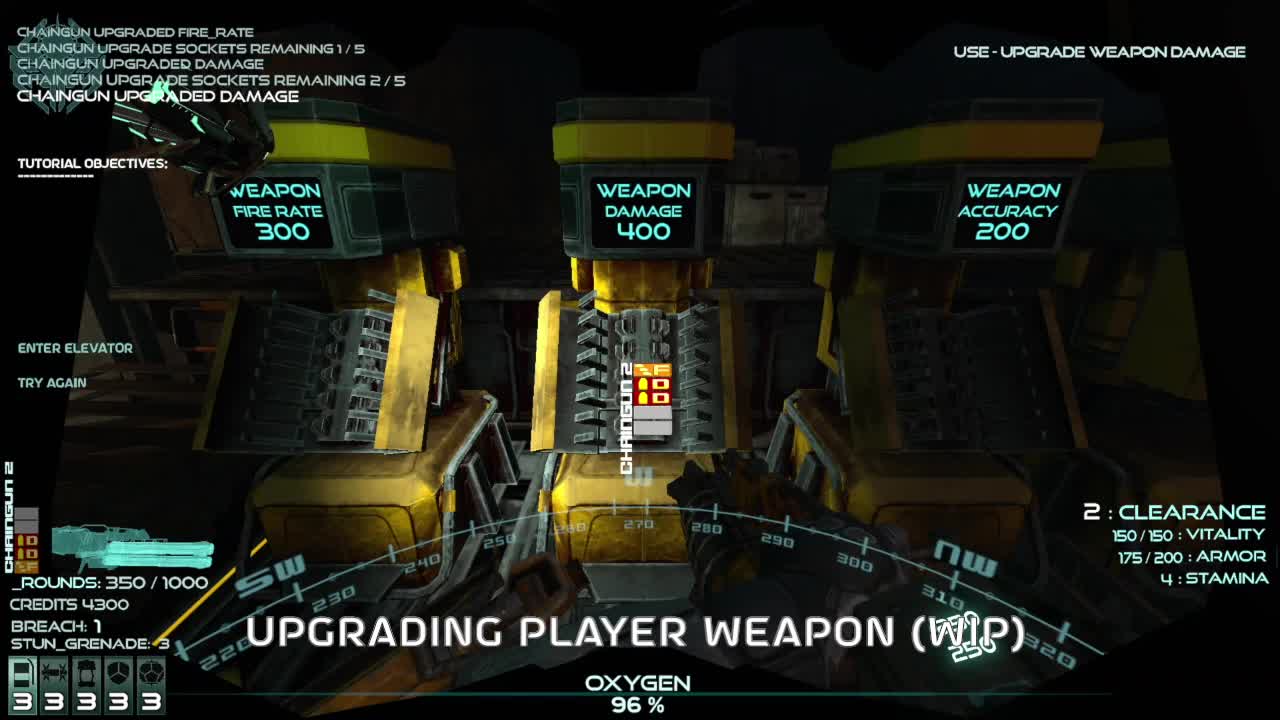Select the Enter Elevator objective

73,347
